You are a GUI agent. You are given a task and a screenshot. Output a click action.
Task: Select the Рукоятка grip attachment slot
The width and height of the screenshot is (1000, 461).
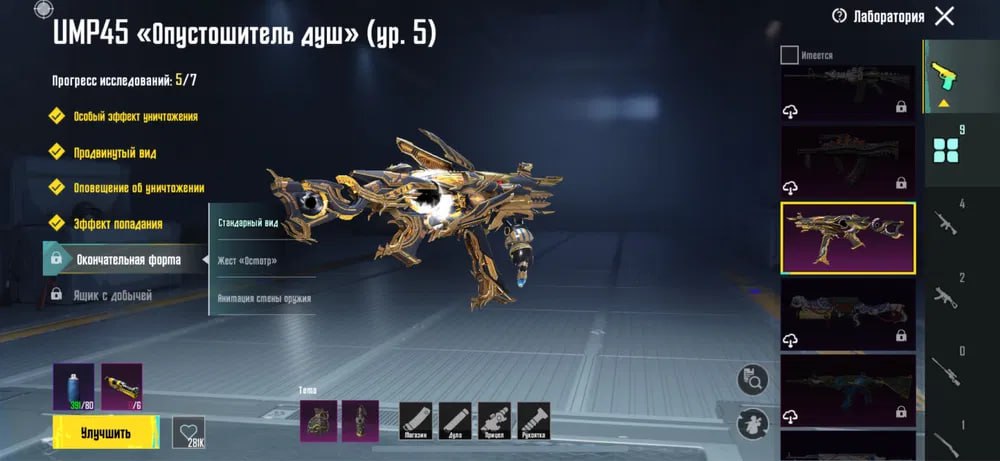point(534,420)
